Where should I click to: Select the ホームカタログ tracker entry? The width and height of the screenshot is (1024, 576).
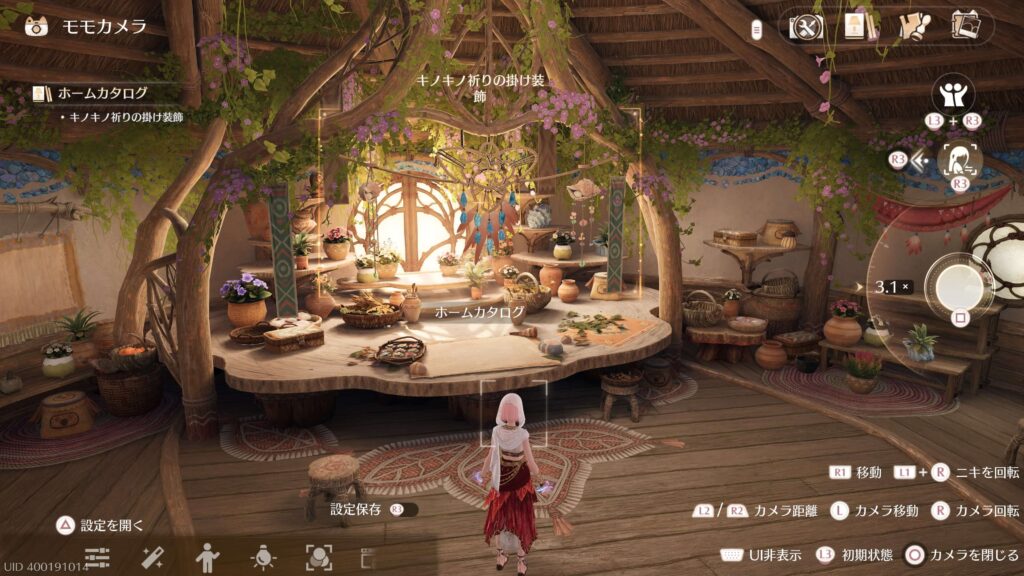pos(102,94)
